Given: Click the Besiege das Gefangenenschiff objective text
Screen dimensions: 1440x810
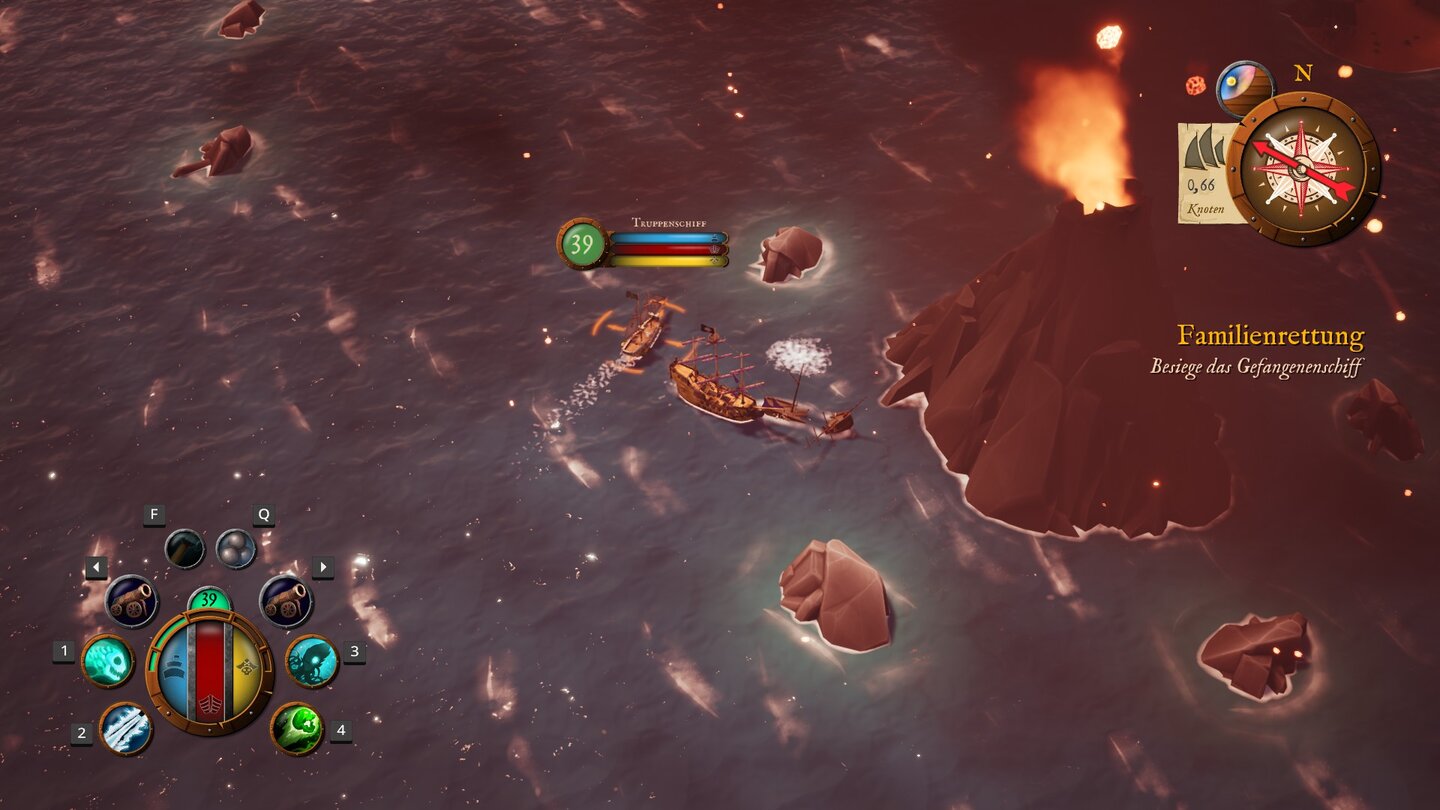Looking at the screenshot, I should 1254,368.
